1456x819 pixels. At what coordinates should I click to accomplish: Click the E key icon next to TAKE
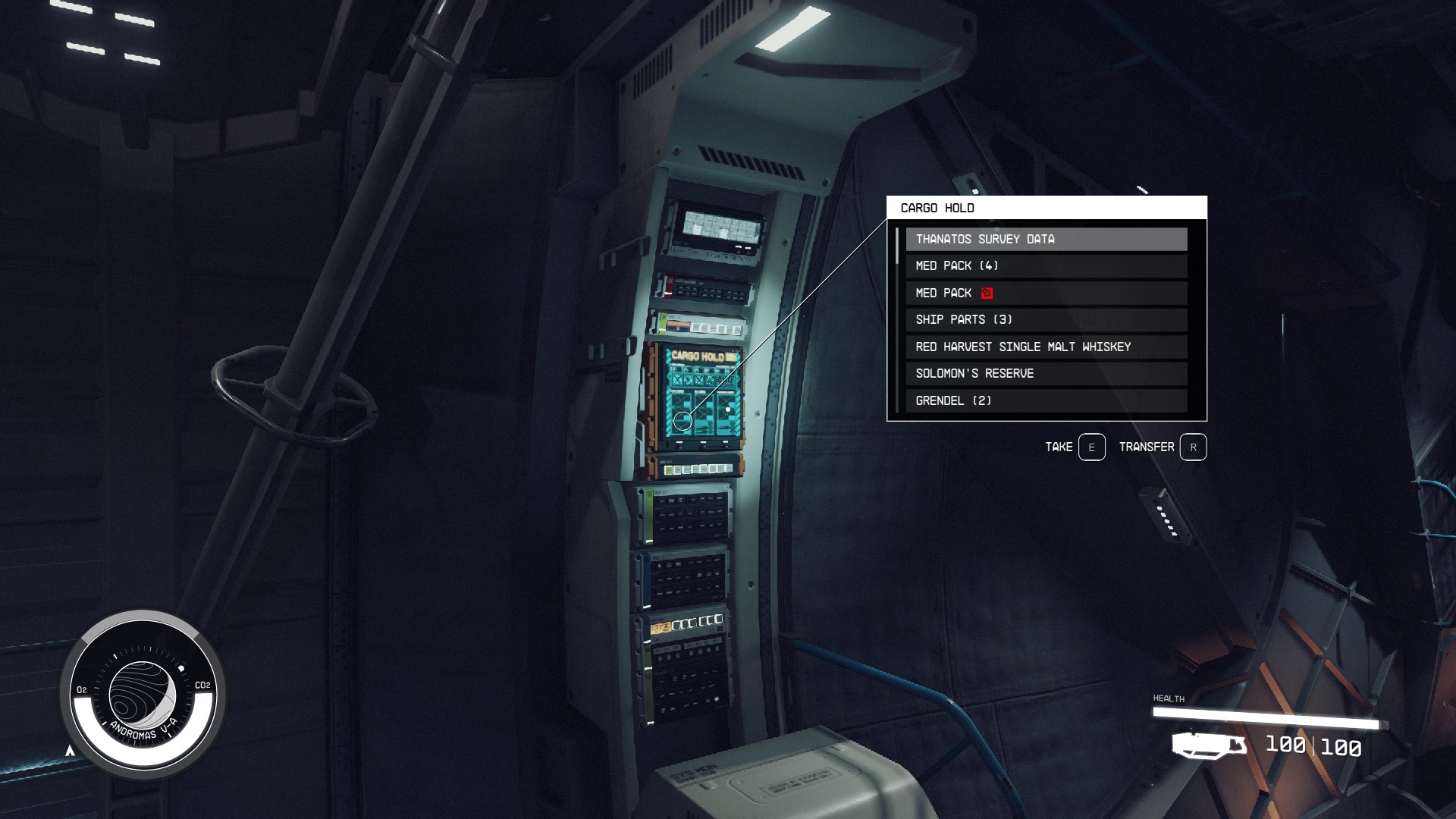click(1090, 447)
